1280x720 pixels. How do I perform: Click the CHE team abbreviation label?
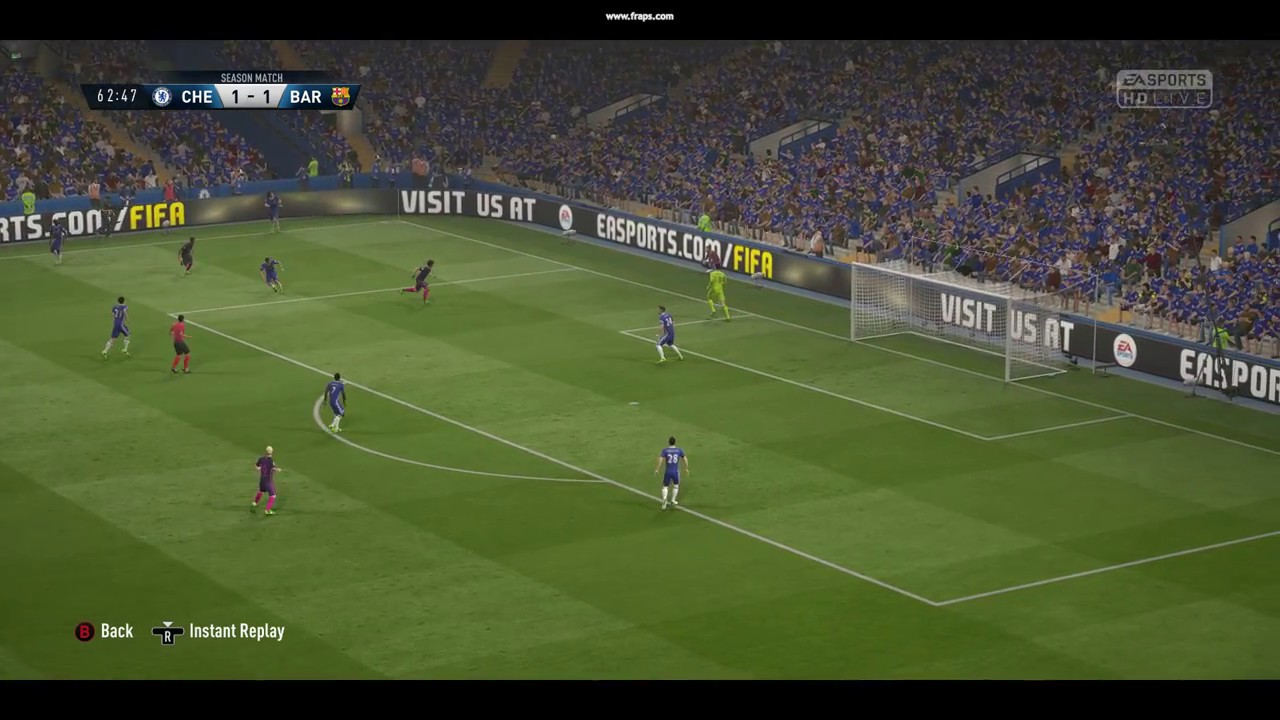[x=196, y=97]
